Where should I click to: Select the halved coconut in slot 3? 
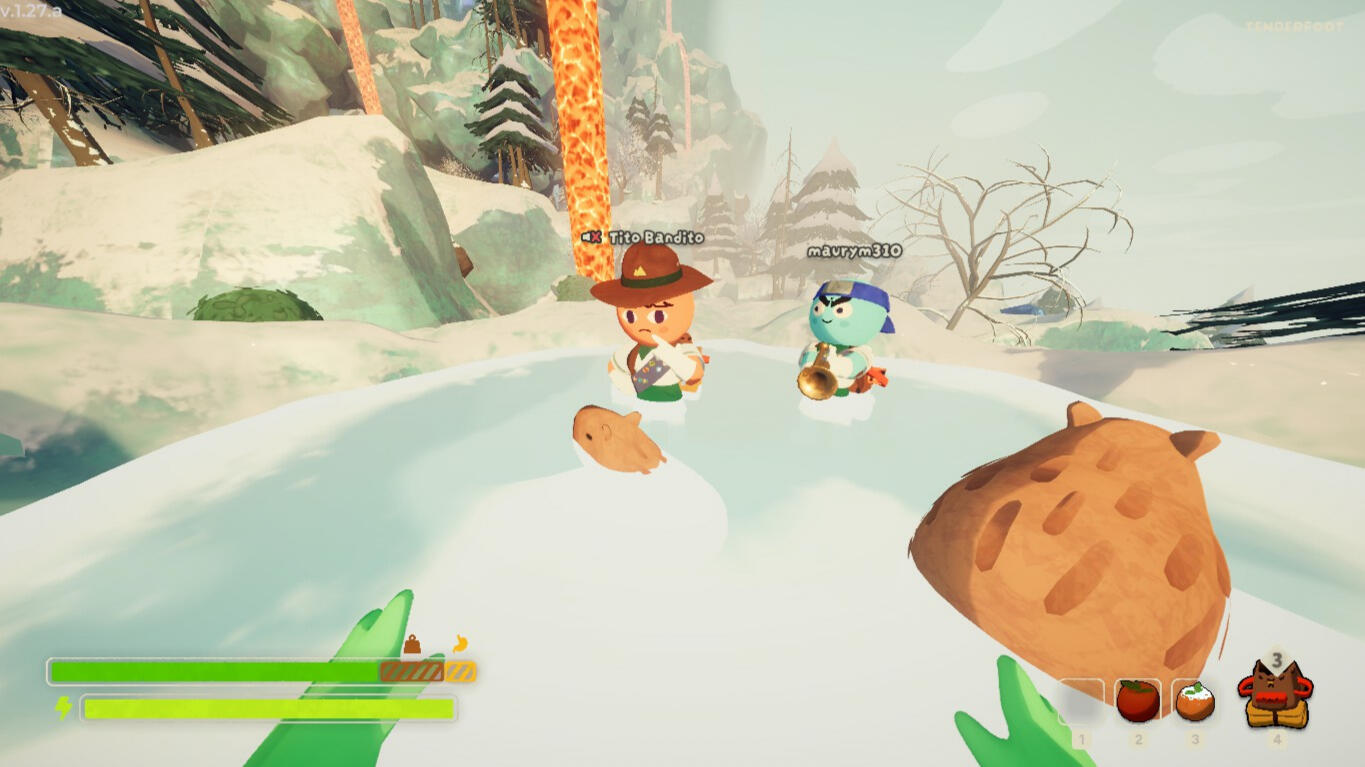coord(1194,701)
